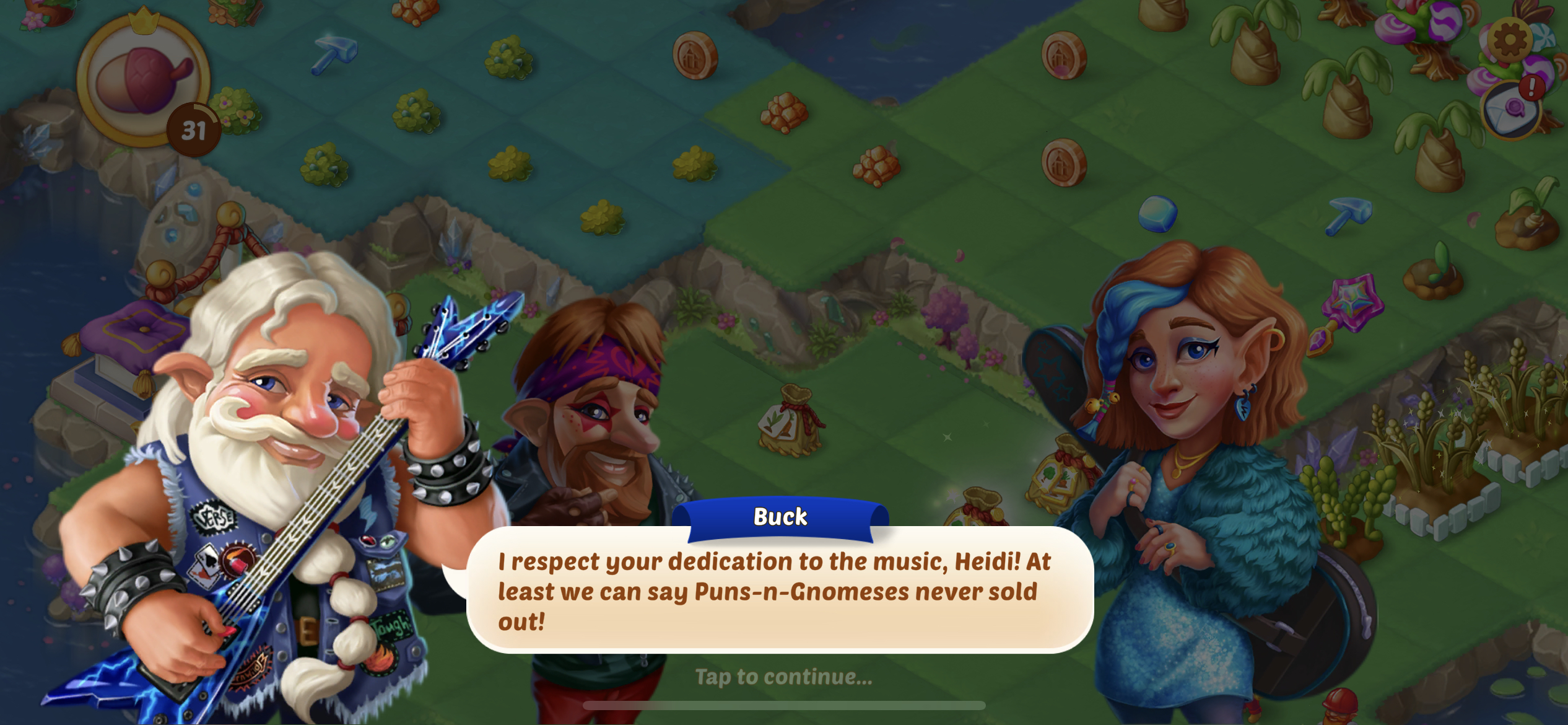Viewport: 1568px width, 725px height.
Task: Open the gear settings menu
Action: pyautogui.click(x=1509, y=40)
